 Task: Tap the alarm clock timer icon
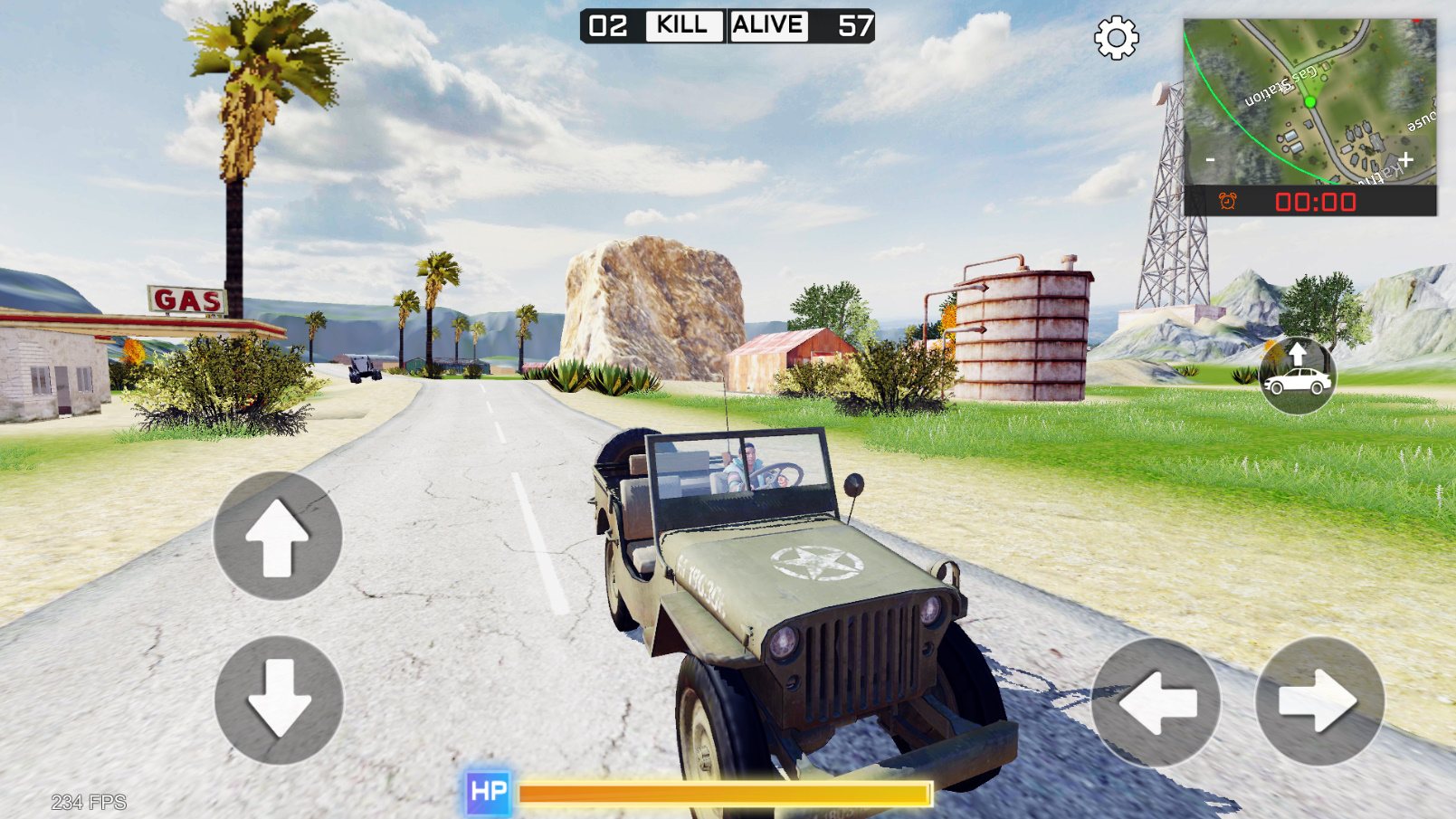[x=1229, y=203]
